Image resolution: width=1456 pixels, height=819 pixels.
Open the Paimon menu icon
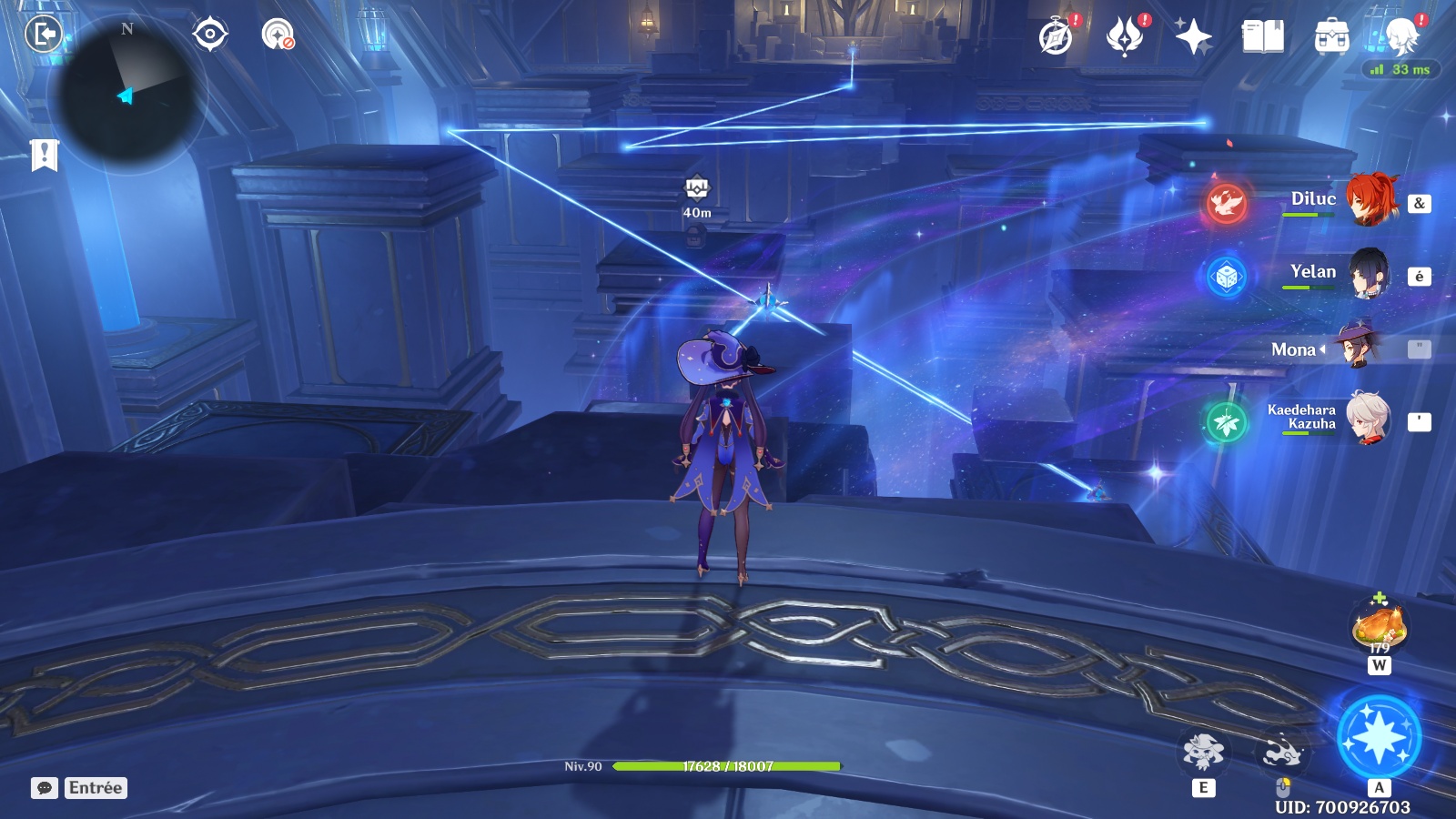coord(1401,37)
